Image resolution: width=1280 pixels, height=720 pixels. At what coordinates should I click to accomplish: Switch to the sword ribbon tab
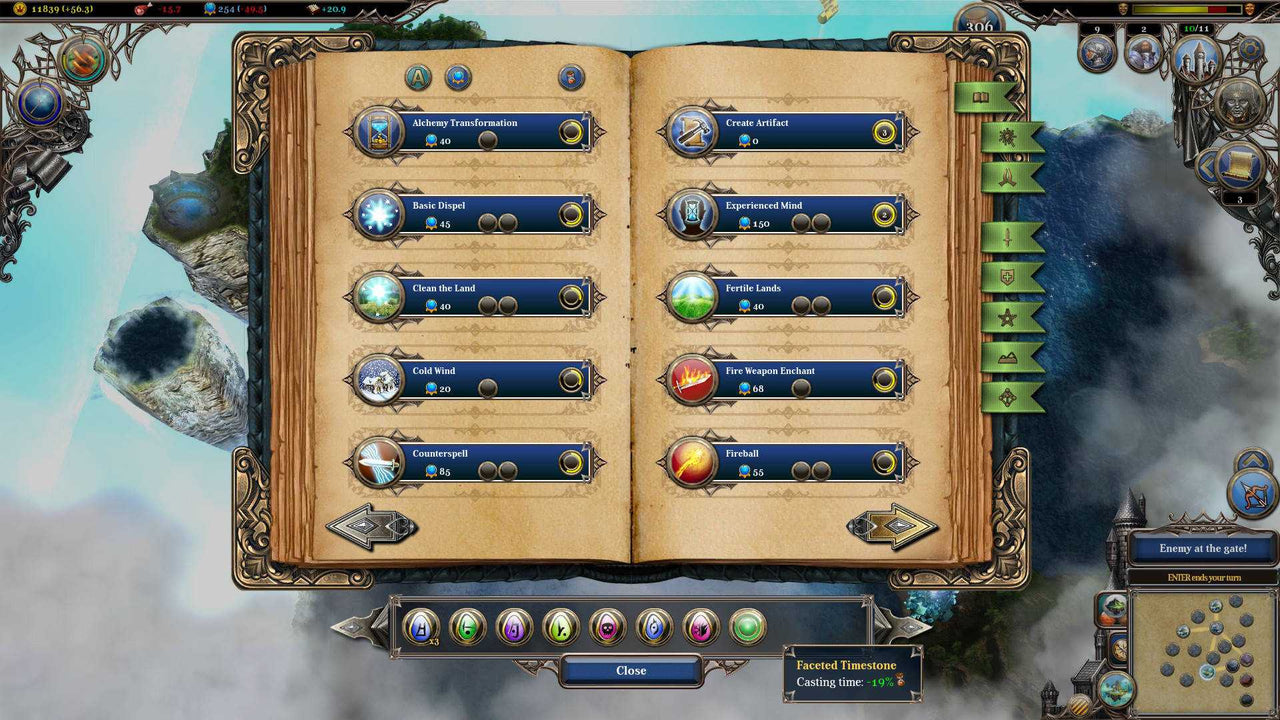point(1010,239)
